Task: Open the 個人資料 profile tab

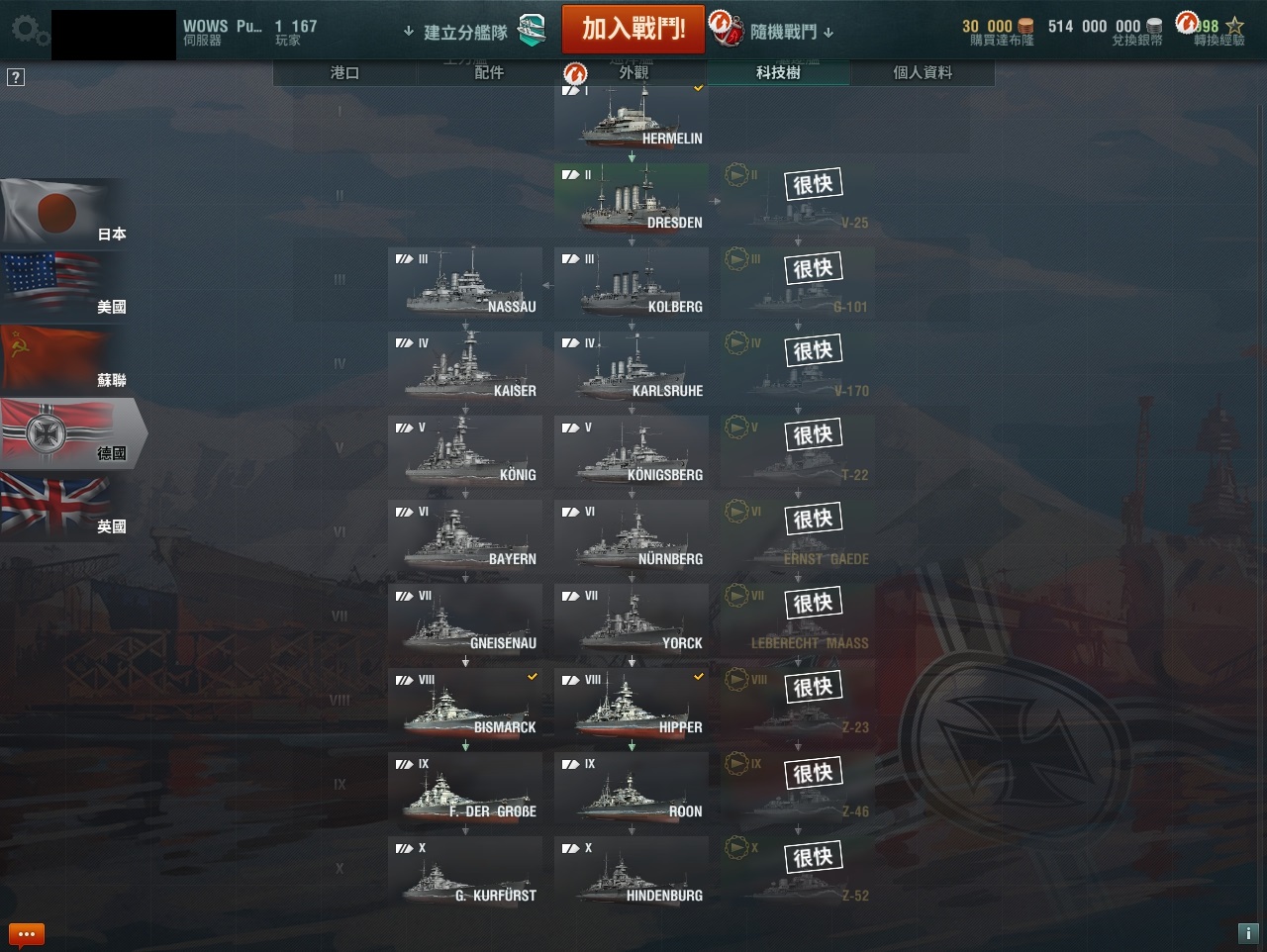Action: (923, 72)
